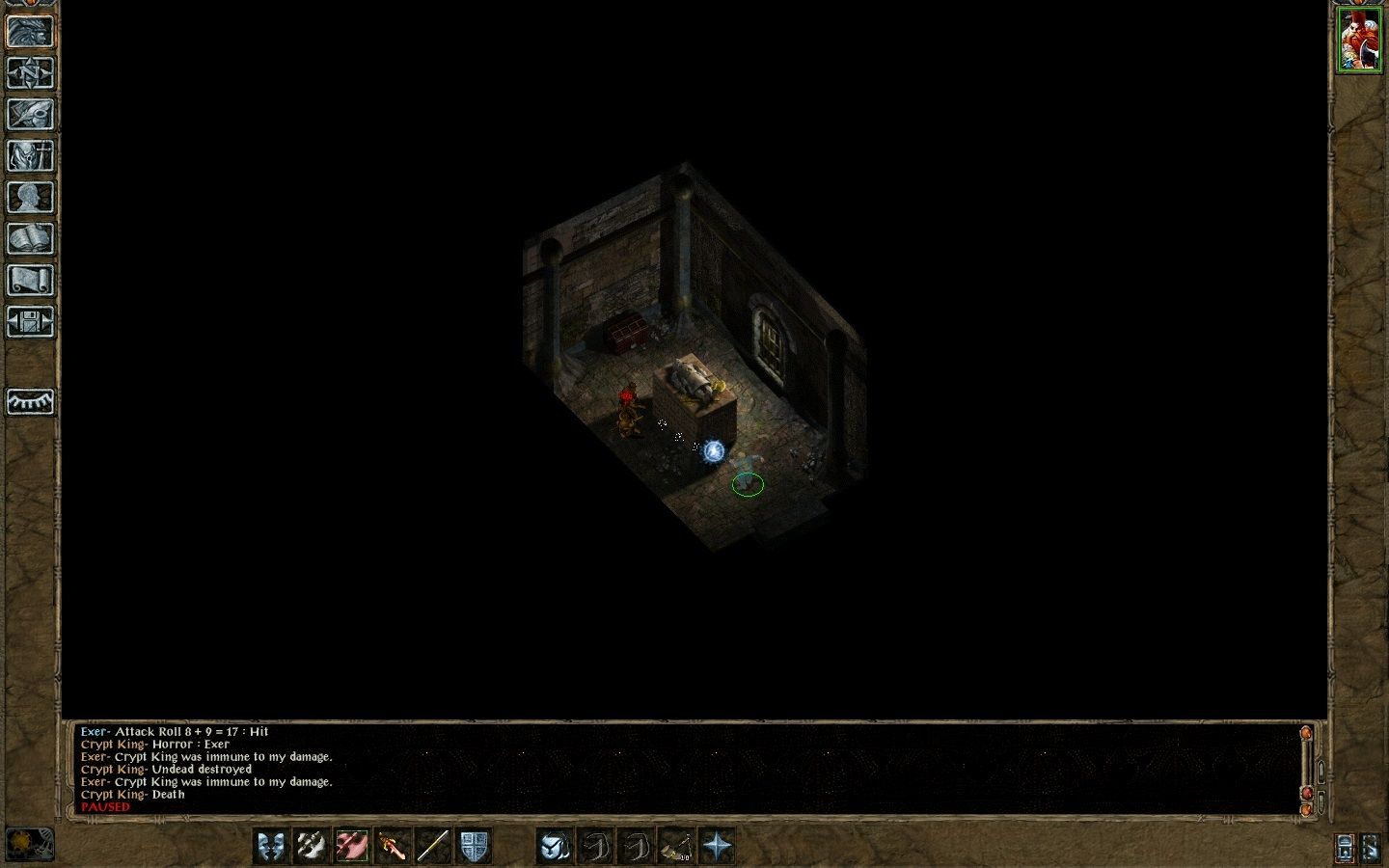Open the area Map screen
Image resolution: width=1389 pixels, height=868 pixels.
pos(31,75)
